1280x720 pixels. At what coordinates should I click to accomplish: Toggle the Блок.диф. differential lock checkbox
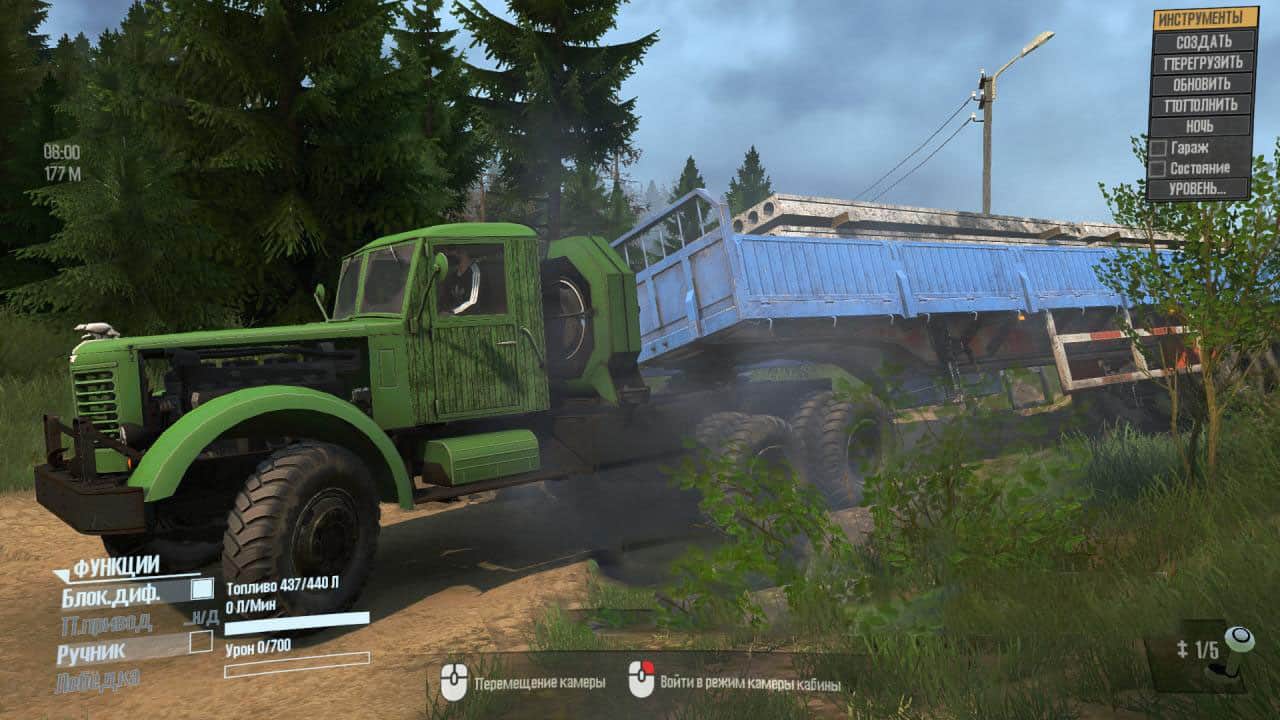[x=202, y=589]
